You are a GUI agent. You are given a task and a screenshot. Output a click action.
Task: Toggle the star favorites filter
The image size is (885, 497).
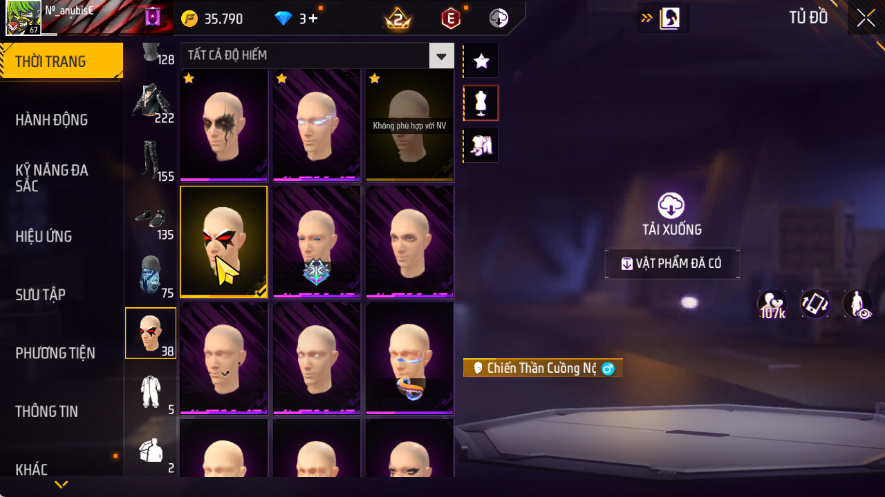point(481,62)
